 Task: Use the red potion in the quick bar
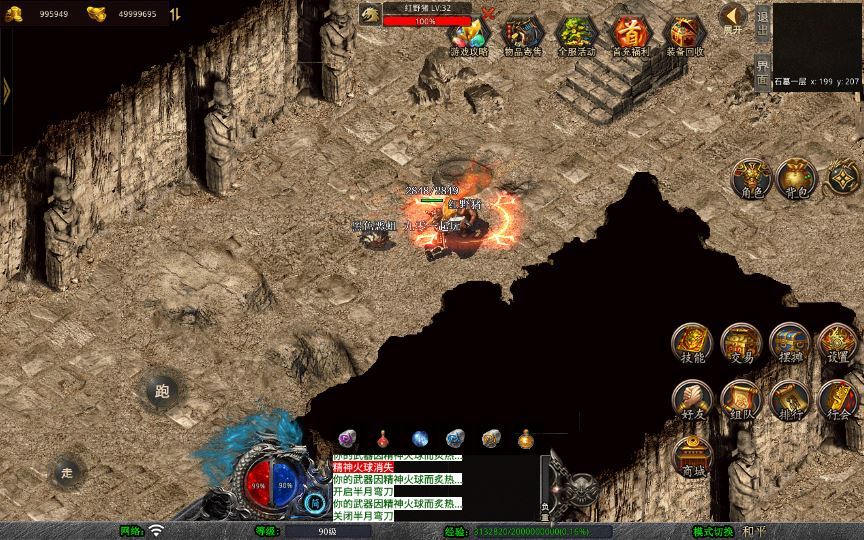[383, 438]
